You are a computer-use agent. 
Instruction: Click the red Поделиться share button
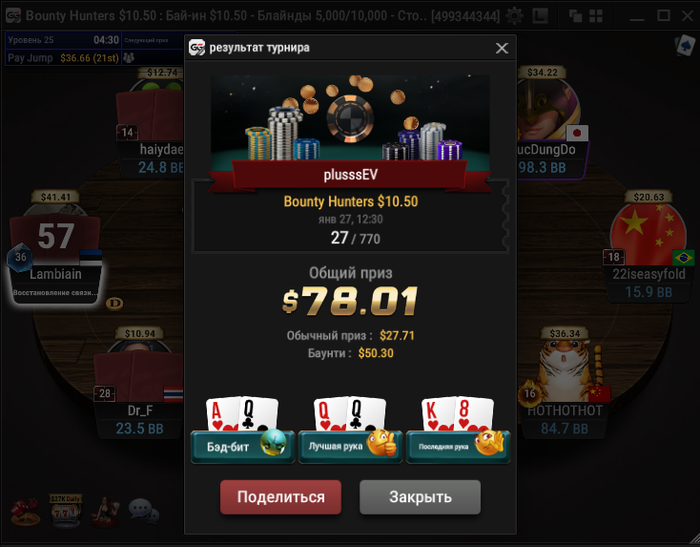point(280,497)
